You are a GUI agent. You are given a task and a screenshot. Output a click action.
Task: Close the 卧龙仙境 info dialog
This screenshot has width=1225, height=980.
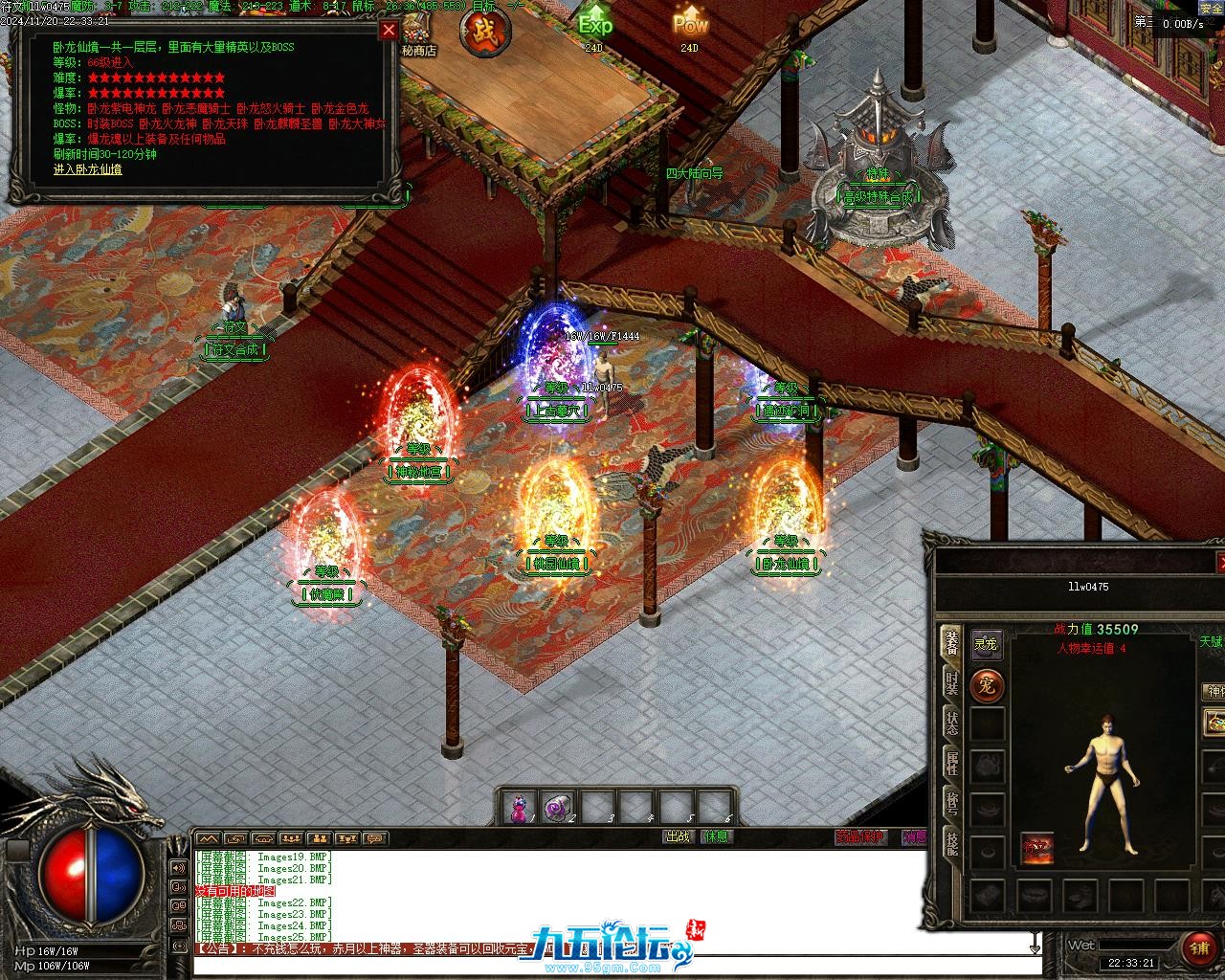point(389,30)
